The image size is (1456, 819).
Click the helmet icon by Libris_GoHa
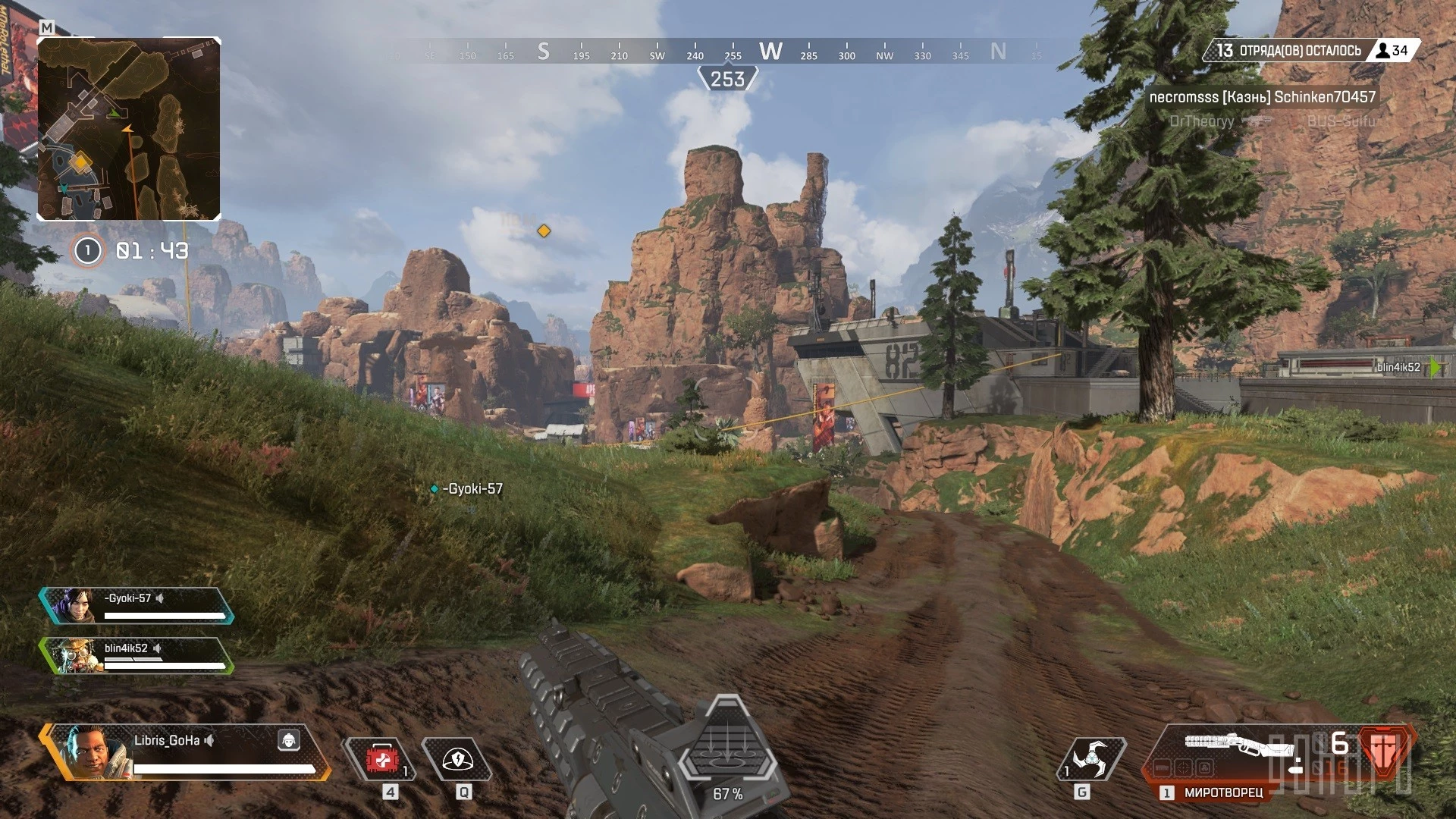pyautogui.click(x=289, y=740)
